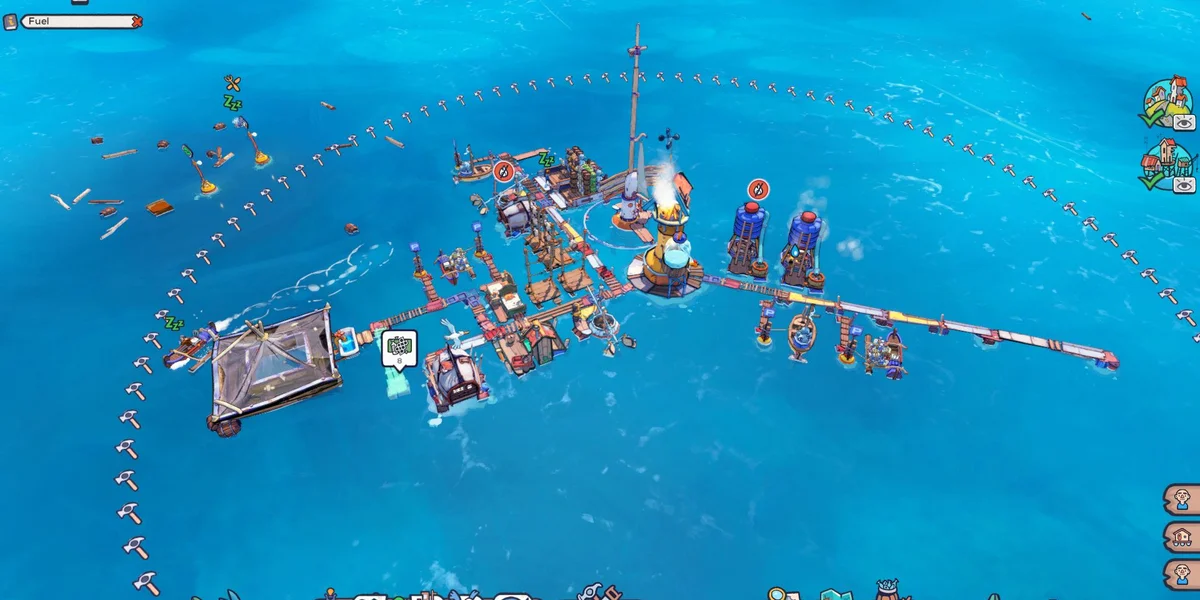This screenshot has width=1200, height=600.
Task: Open the house notification tab
Action: click(x=1182, y=537)
